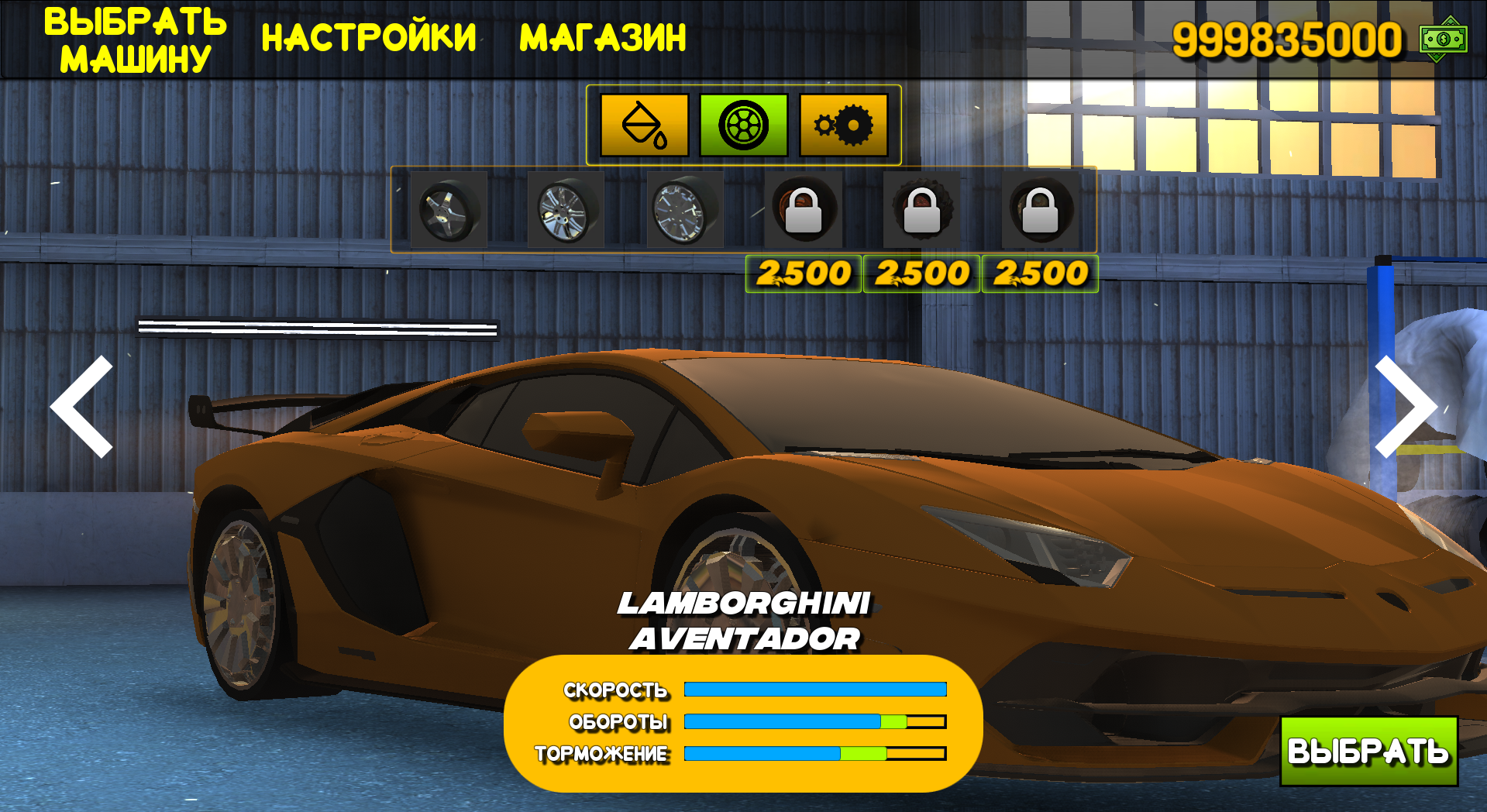This screenshot has width=1487, height=812.
Task: Unlock the second locked wheel option
Action: click(923, 210)
